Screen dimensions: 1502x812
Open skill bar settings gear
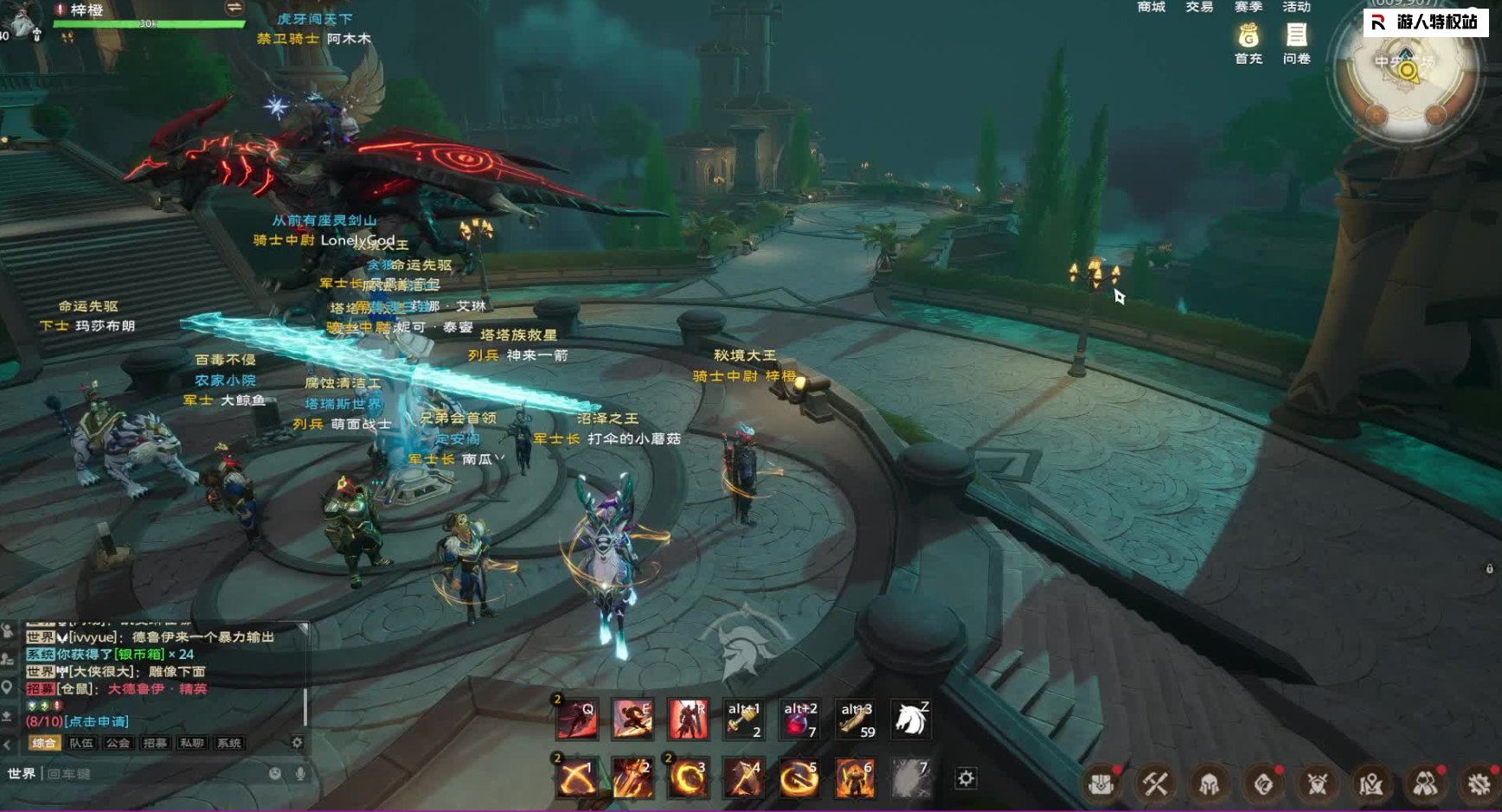[966, 778]
